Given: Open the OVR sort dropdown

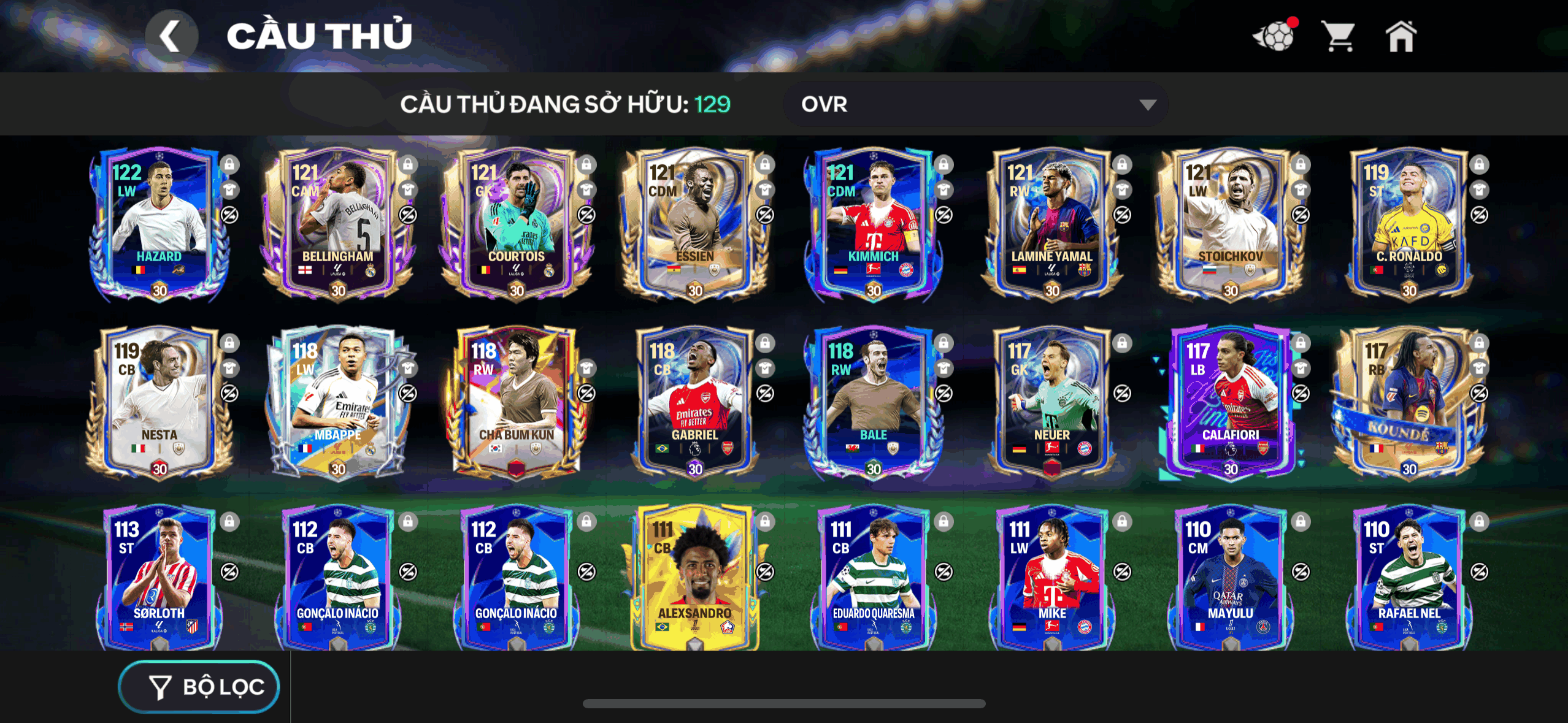Looking at the screenshot, I should coord(975,104).
